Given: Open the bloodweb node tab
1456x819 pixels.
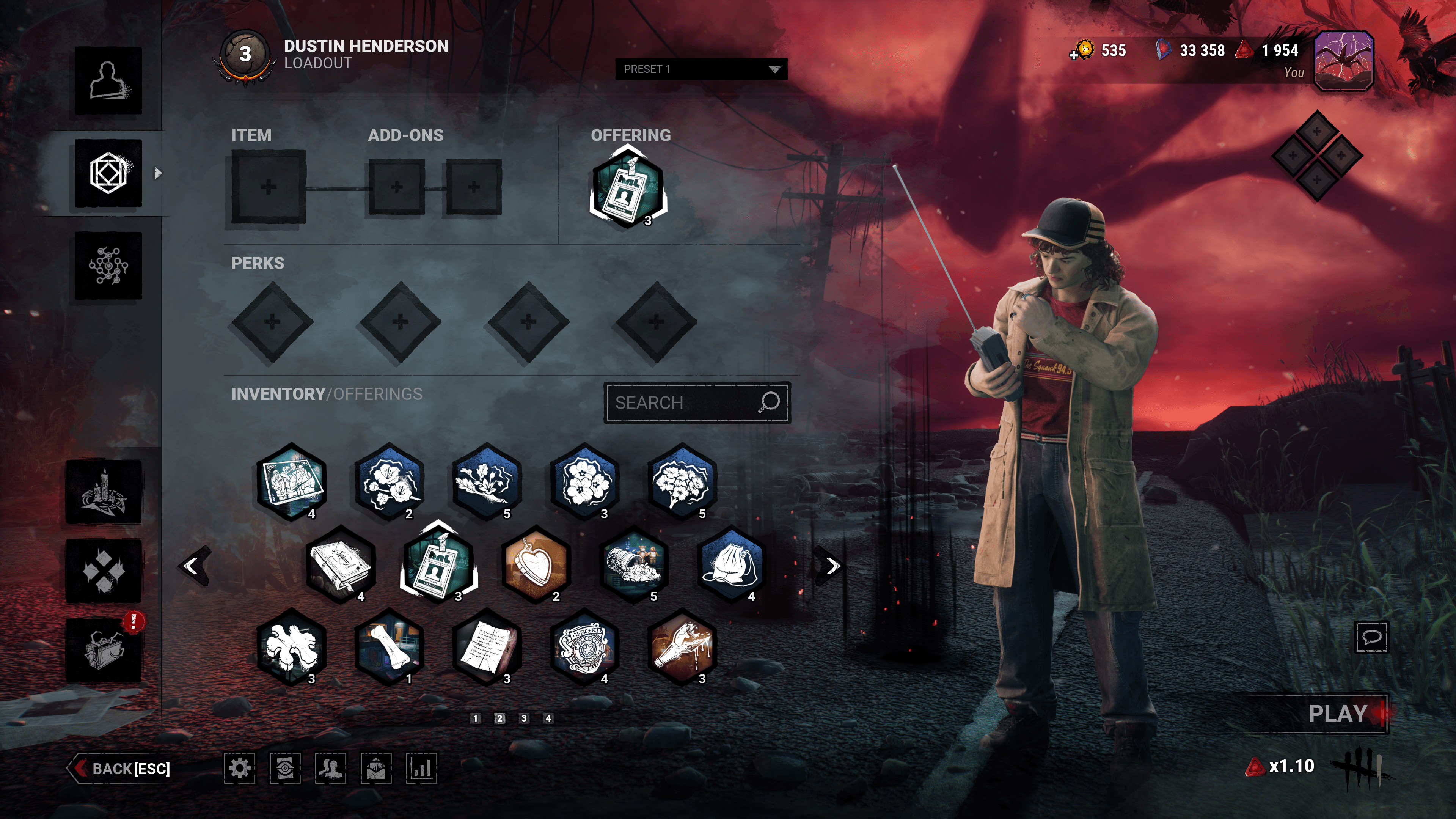Looking at the screenshot, I should 108,266.
